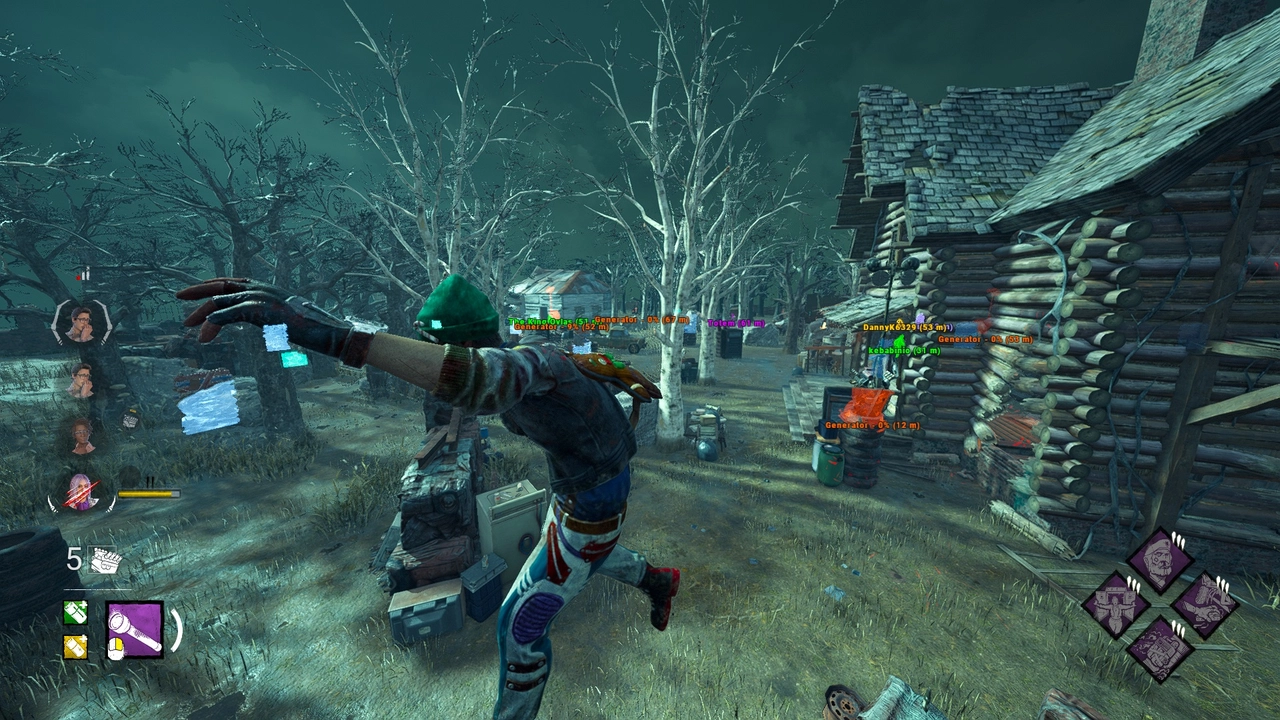Select the purple flashlight item slot
Screen dimensions: 1280x720
click(x=134, y=629)
